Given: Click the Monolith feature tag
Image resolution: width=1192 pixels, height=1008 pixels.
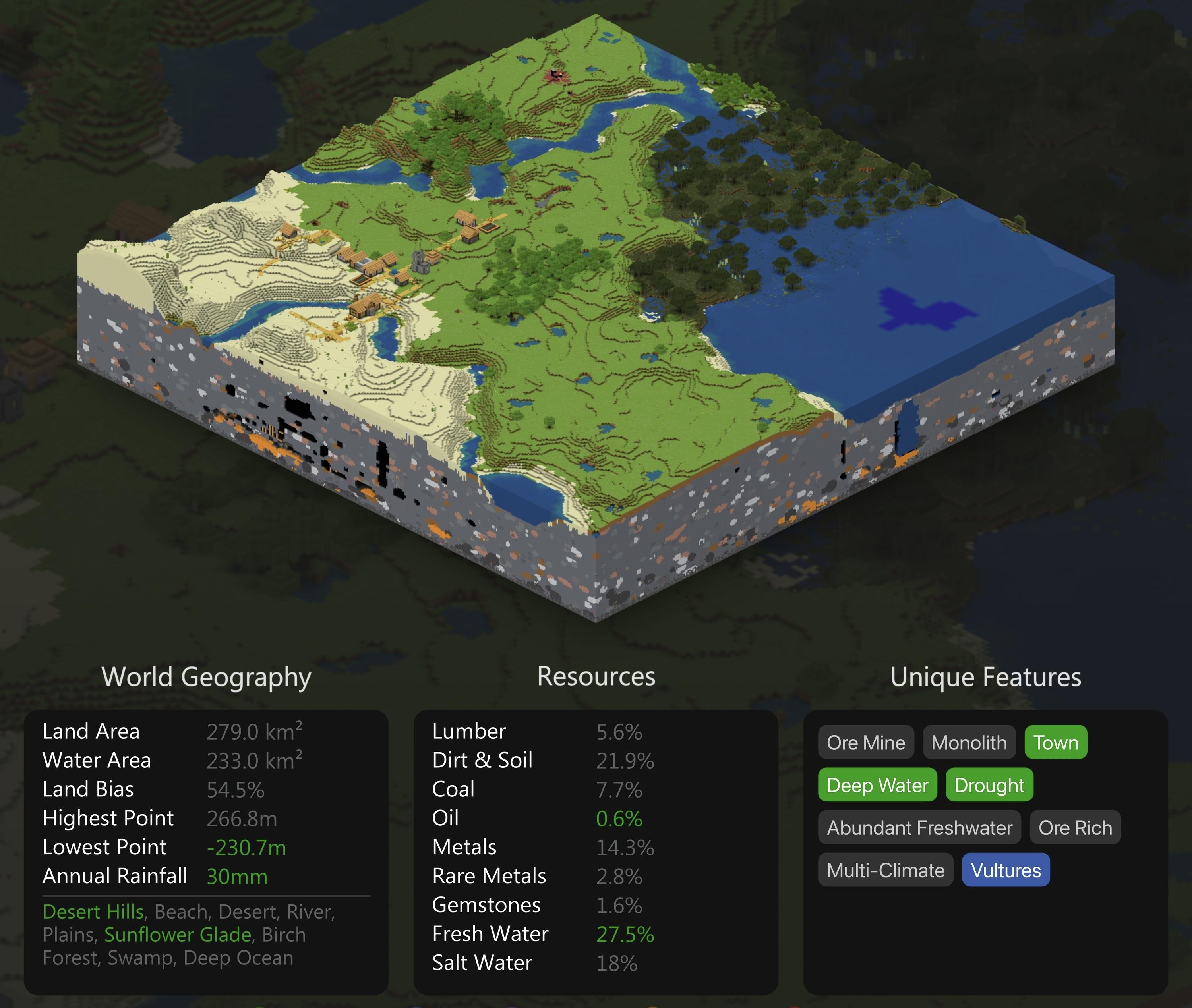Looking at the screenshot, I should coord(968,742).
